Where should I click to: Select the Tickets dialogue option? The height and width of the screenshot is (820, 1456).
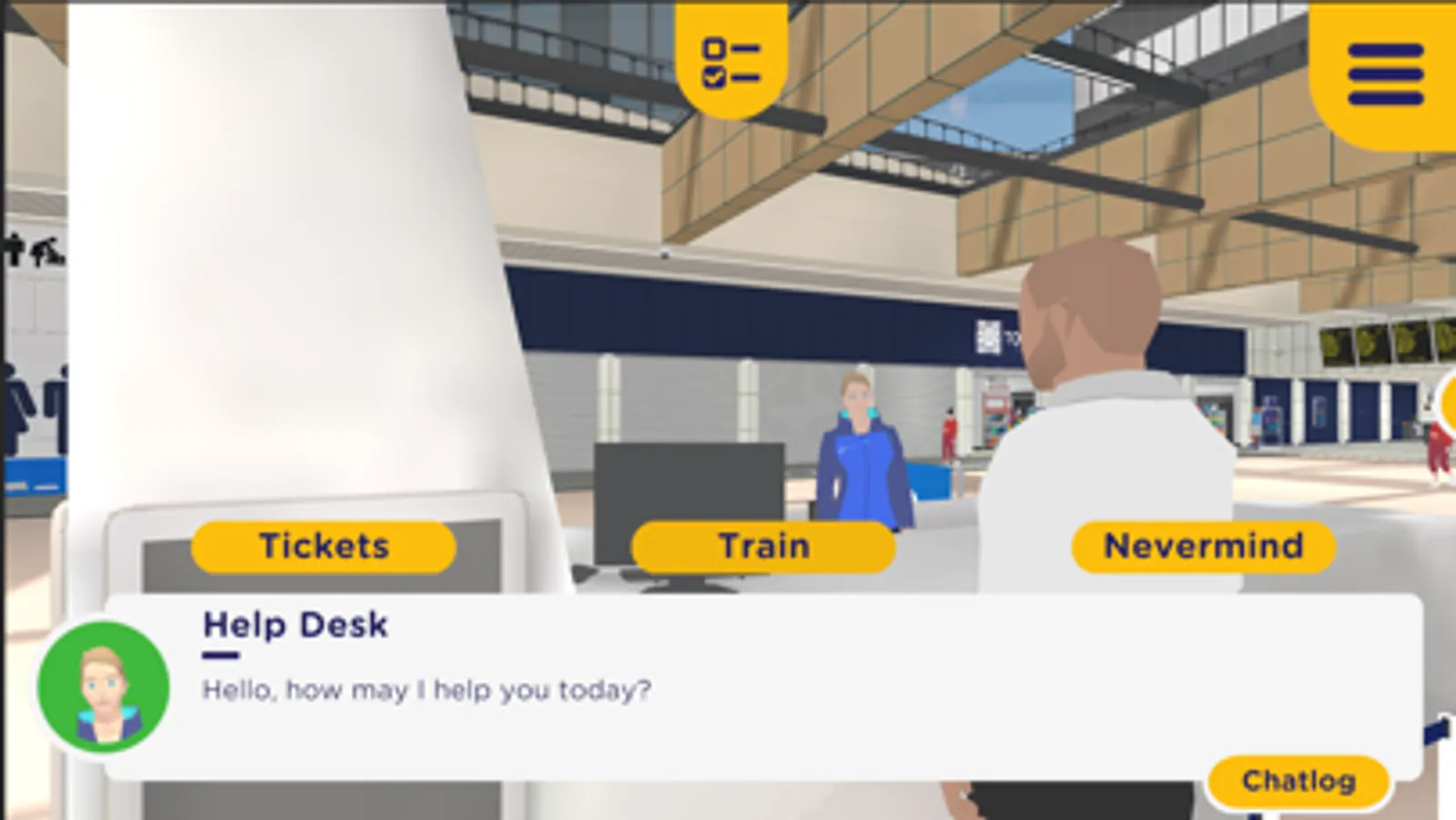(x=322, y=546)
